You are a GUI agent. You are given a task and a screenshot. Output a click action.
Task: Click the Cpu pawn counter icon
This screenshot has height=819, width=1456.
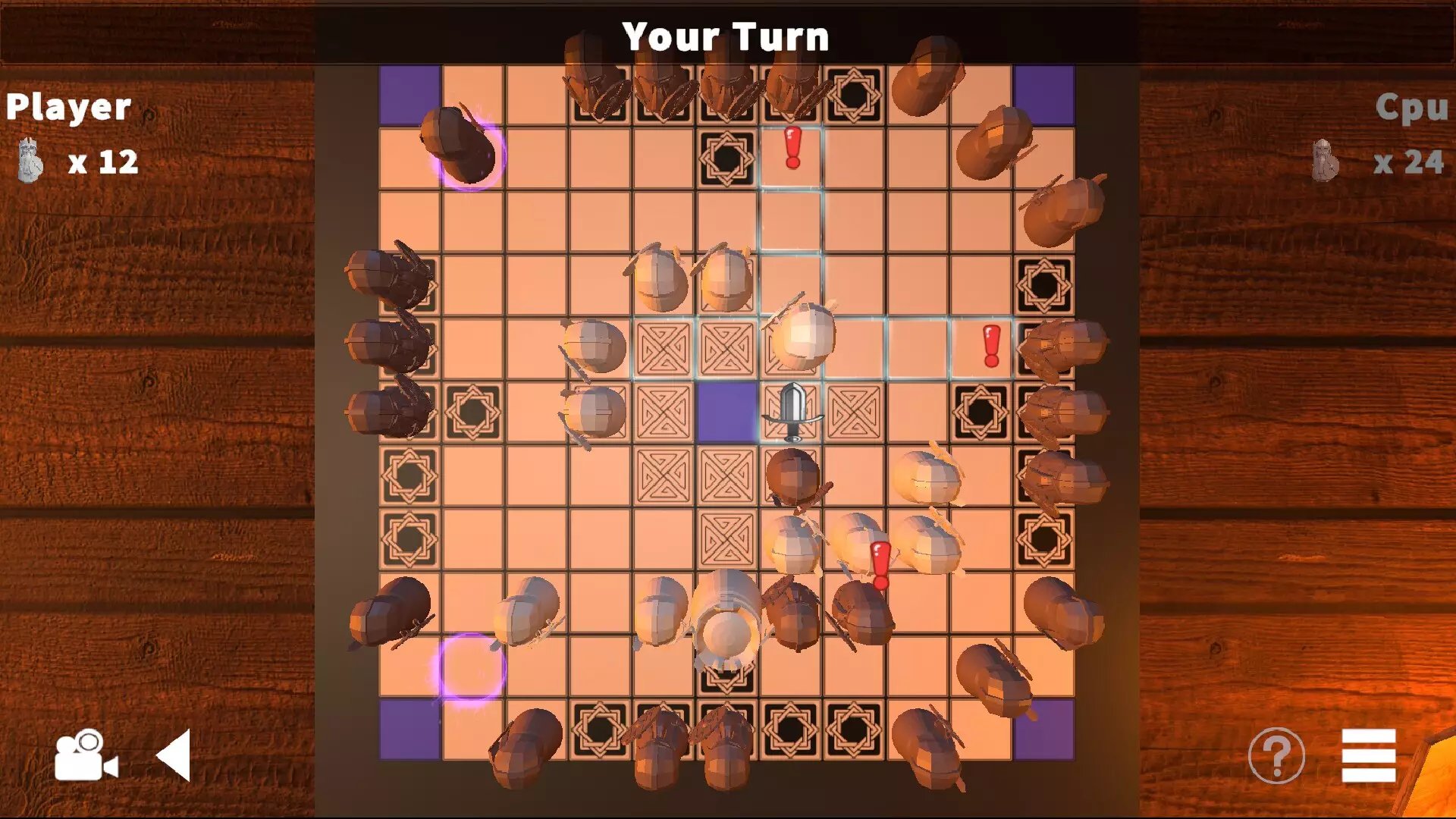click(1323, 159)
